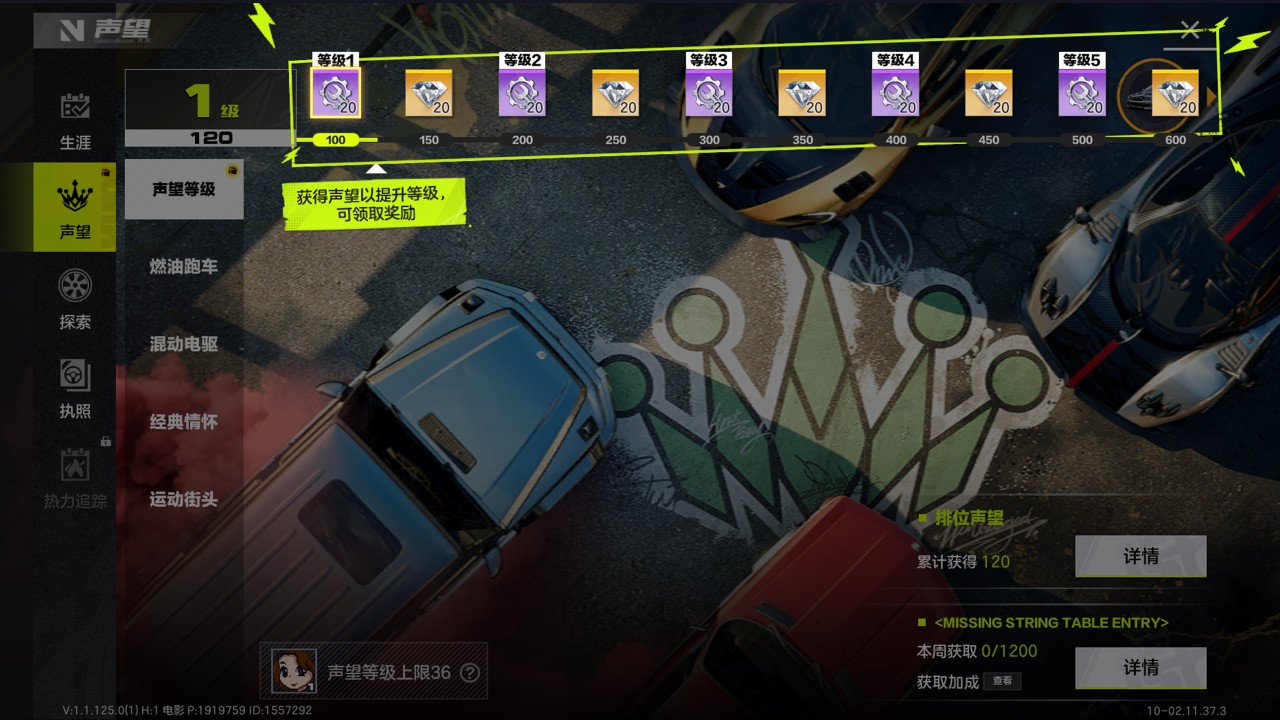This screenshot has height=720, width=1280.
Task: Show help for 声望等级上限 question mark
Action: tap(469, 673)
